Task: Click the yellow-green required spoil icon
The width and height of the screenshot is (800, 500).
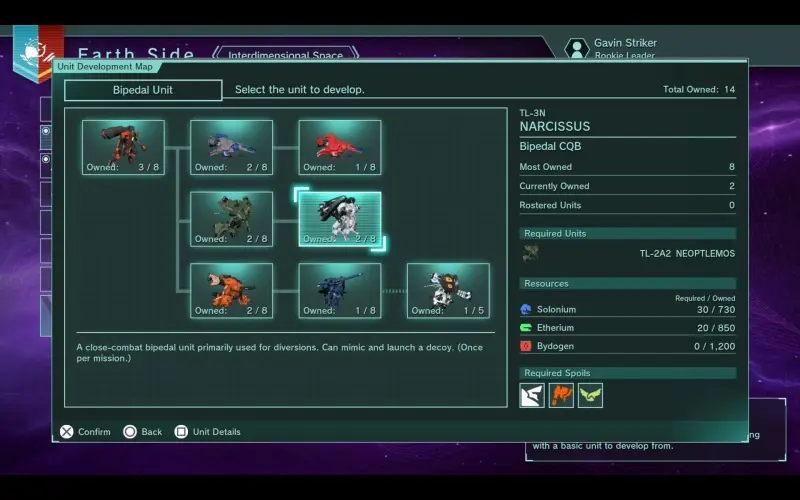Action: click(x=590, y=396)
